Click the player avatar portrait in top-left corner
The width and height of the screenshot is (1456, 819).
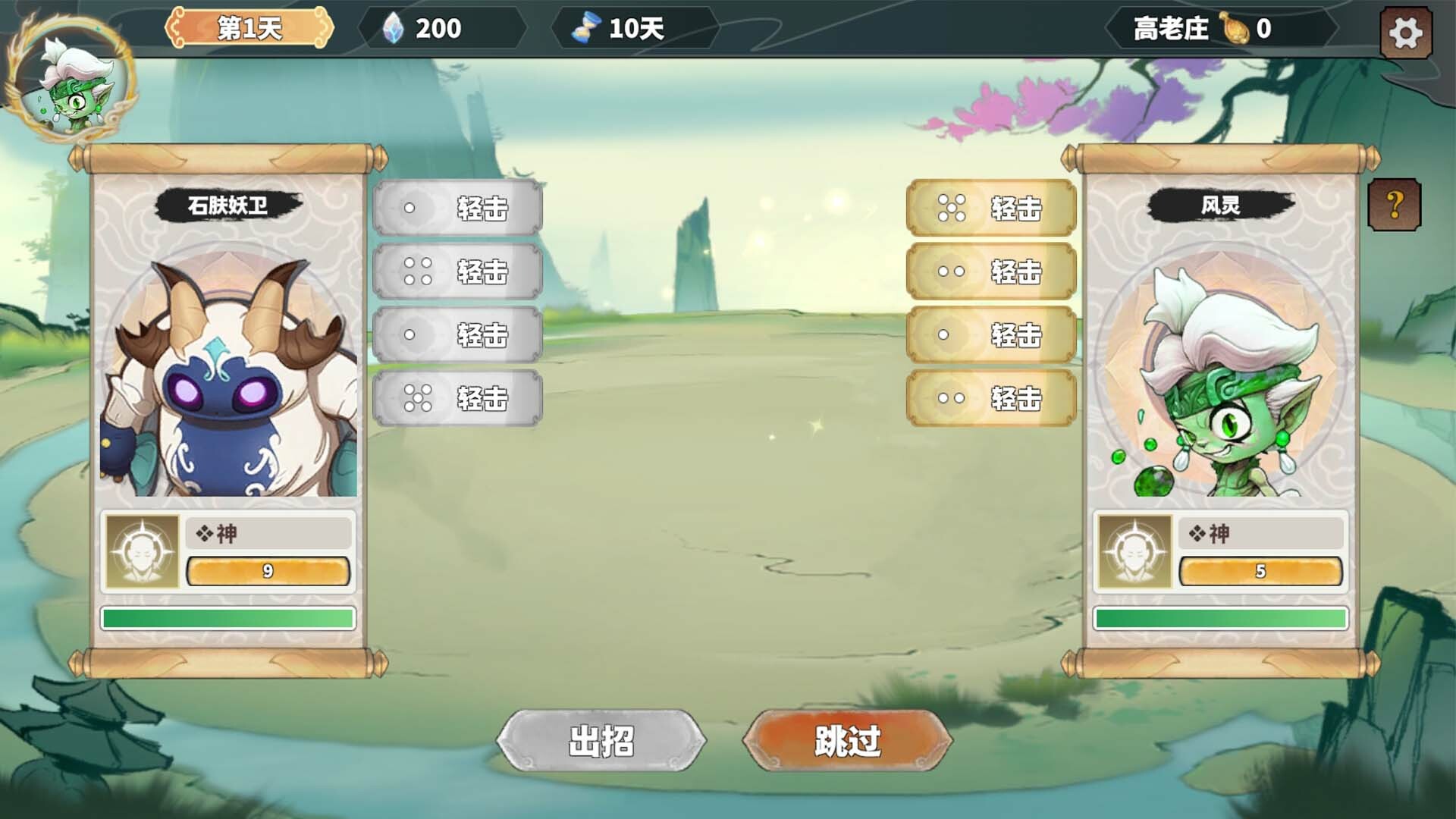click(x=74, y=87)
